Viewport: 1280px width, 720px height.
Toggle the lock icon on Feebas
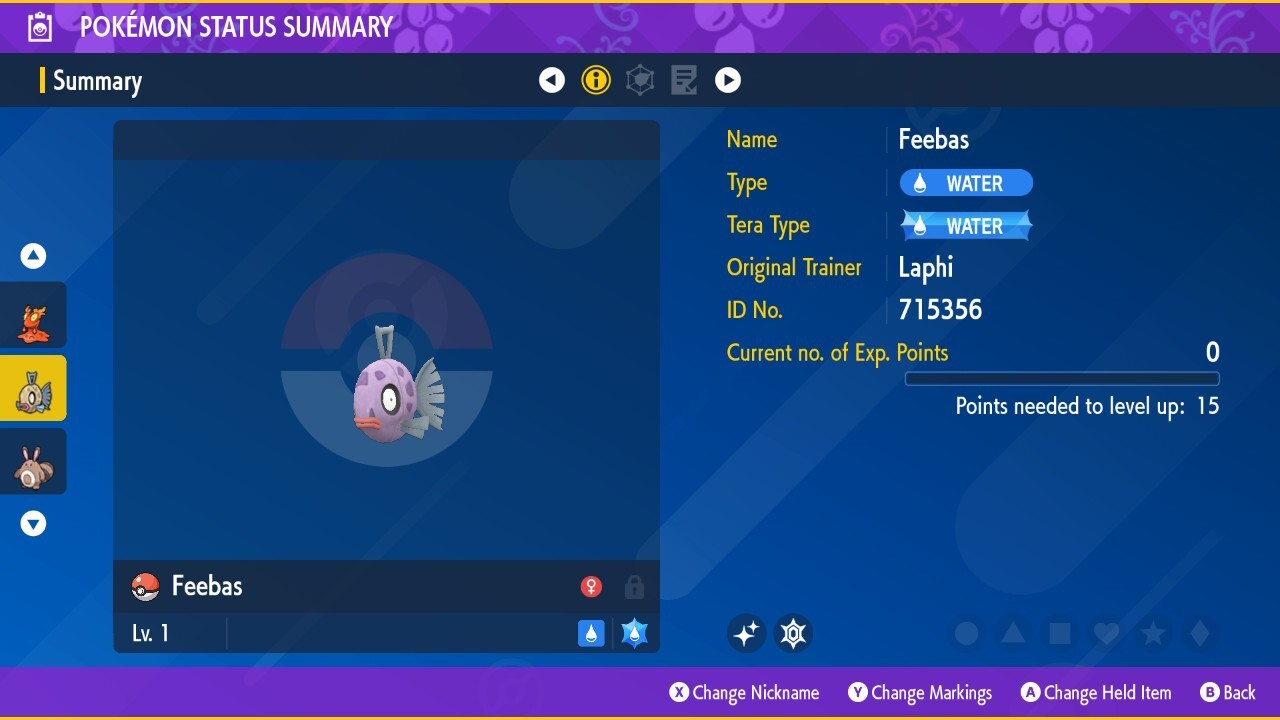(x=634, y=586)
